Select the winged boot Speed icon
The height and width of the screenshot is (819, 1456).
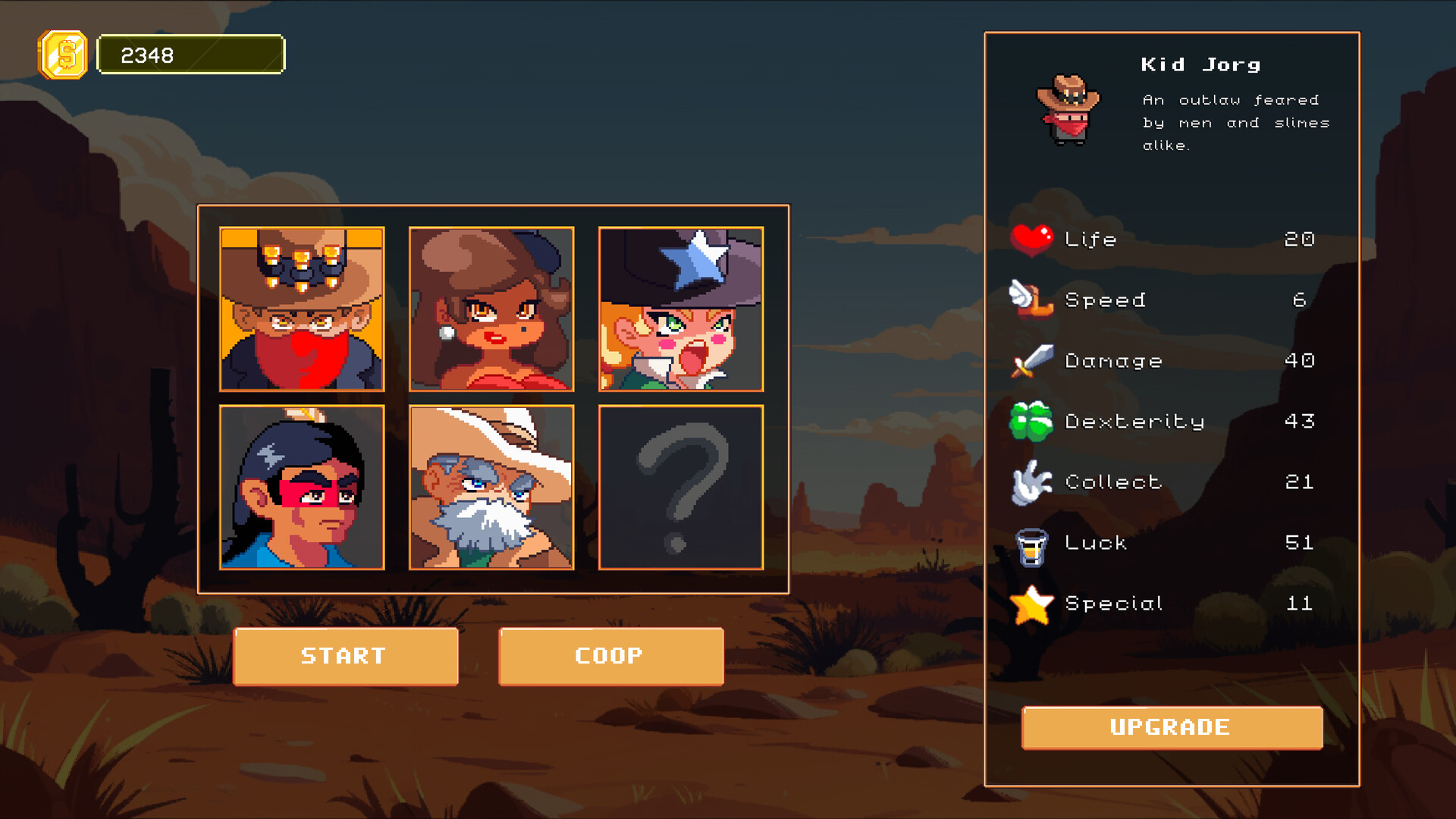pos(1034,300)
